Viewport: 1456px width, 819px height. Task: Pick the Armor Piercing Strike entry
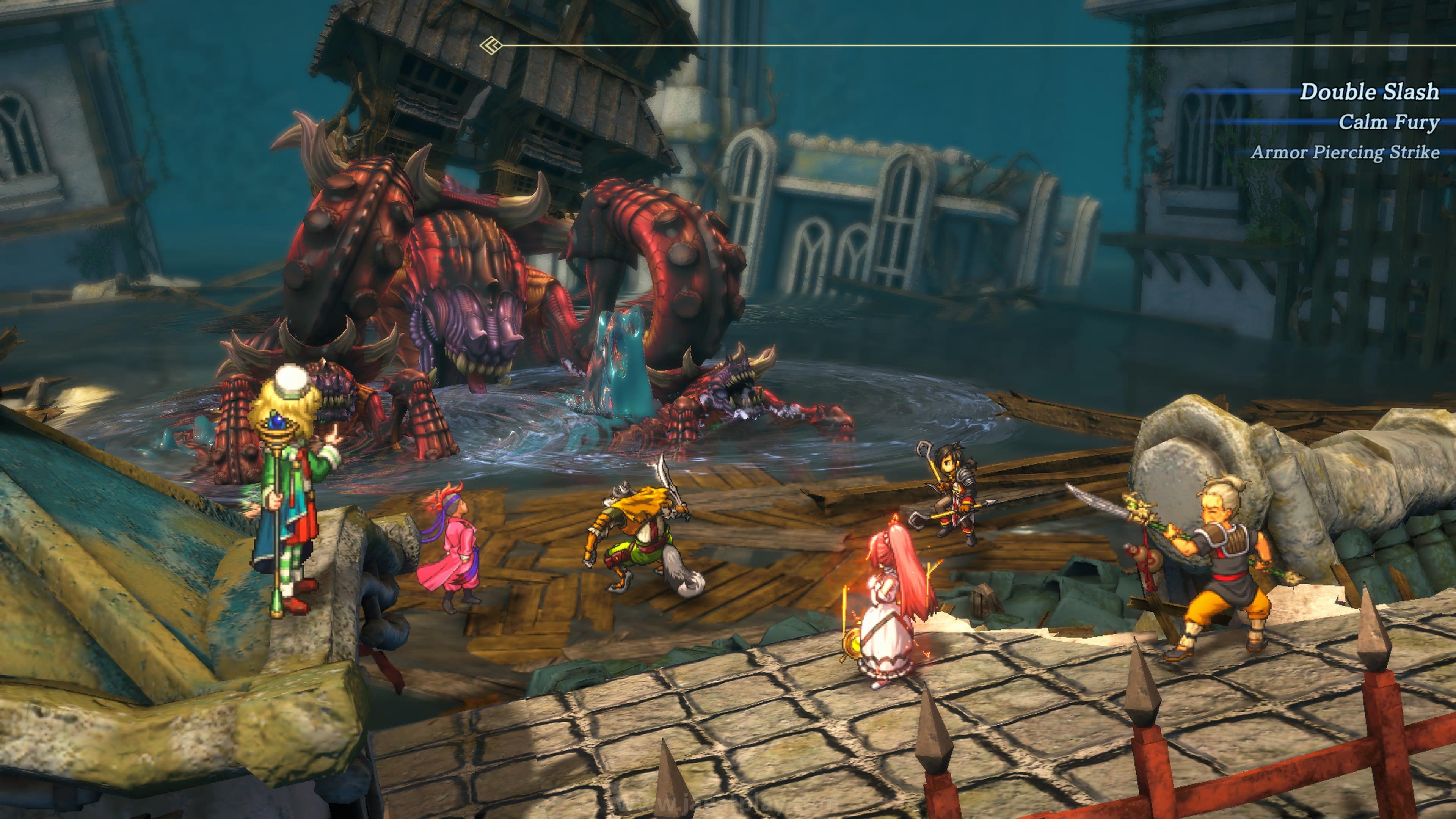pos(1345,152)
